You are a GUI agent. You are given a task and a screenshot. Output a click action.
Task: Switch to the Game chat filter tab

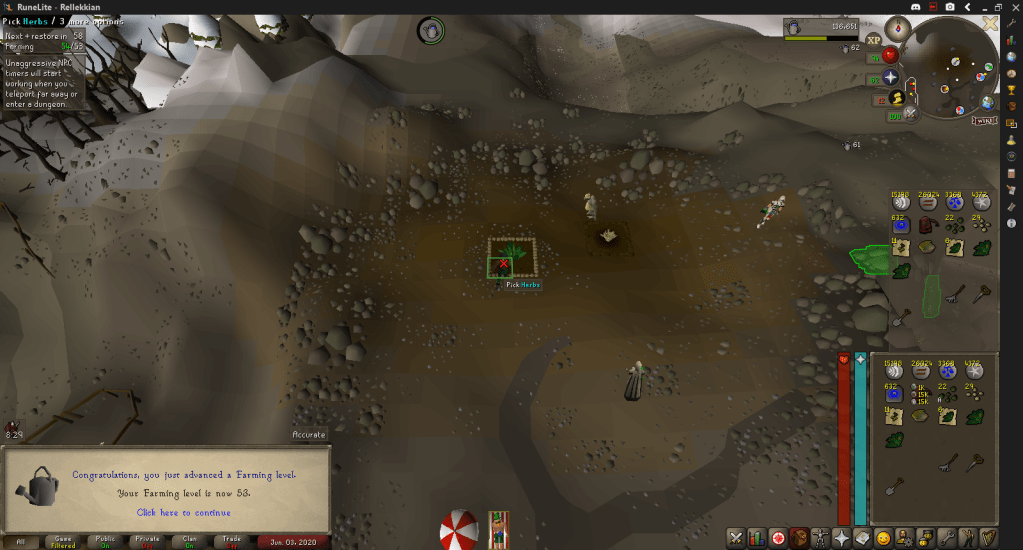click(62, 541)
